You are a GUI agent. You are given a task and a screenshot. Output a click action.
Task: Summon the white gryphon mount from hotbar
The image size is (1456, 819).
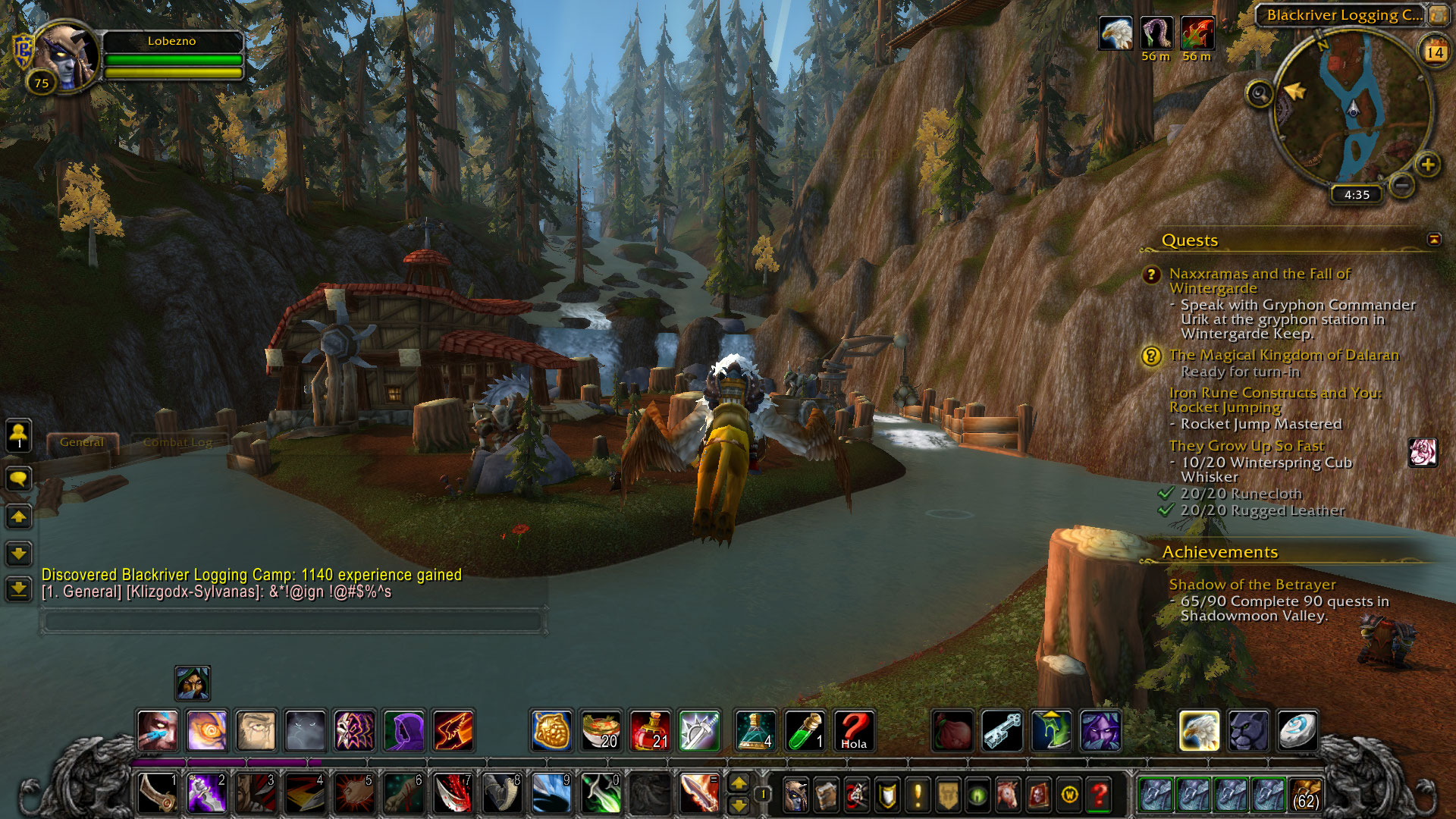click(1199, 731)
